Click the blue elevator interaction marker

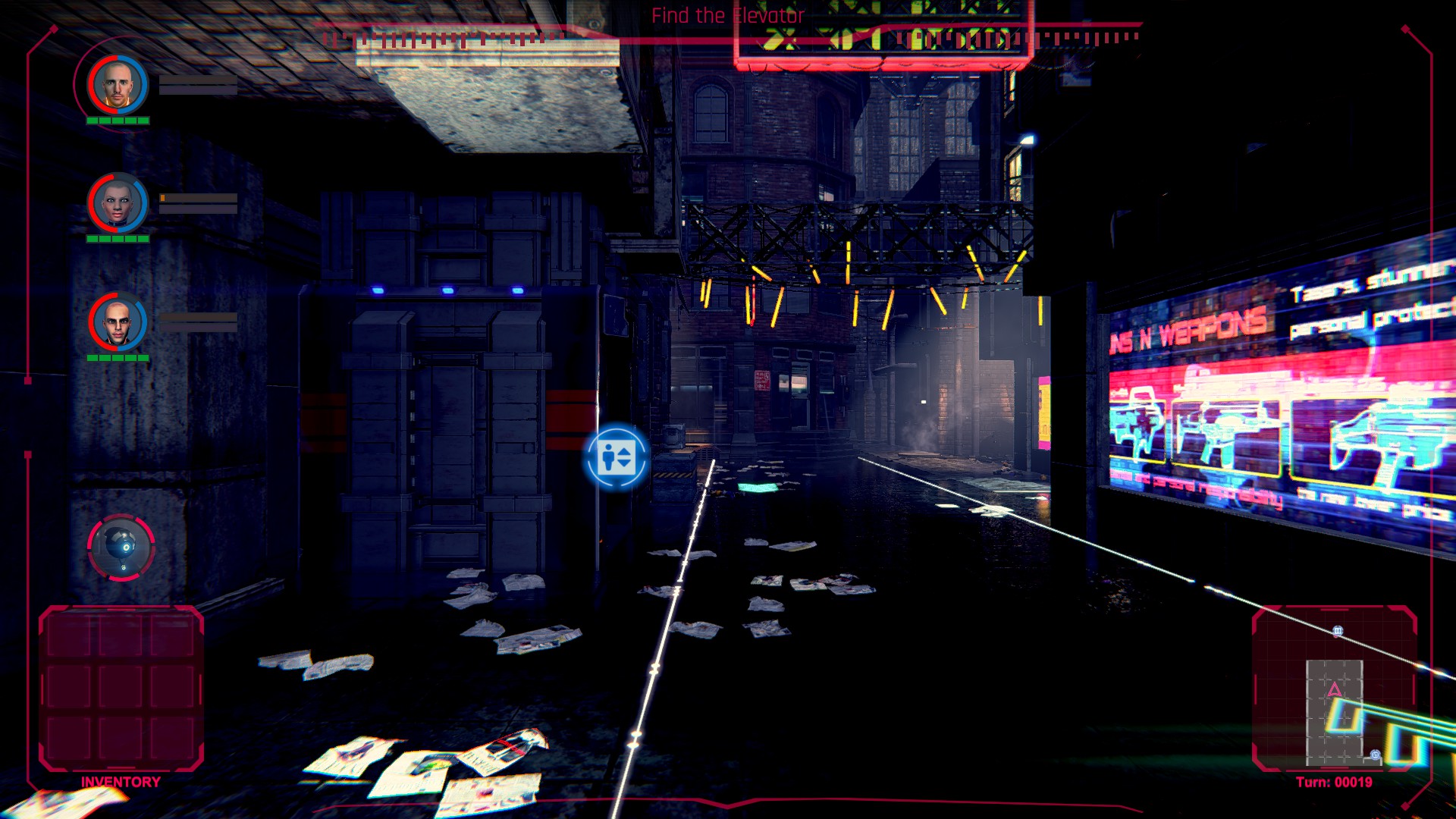pos(616,457)
